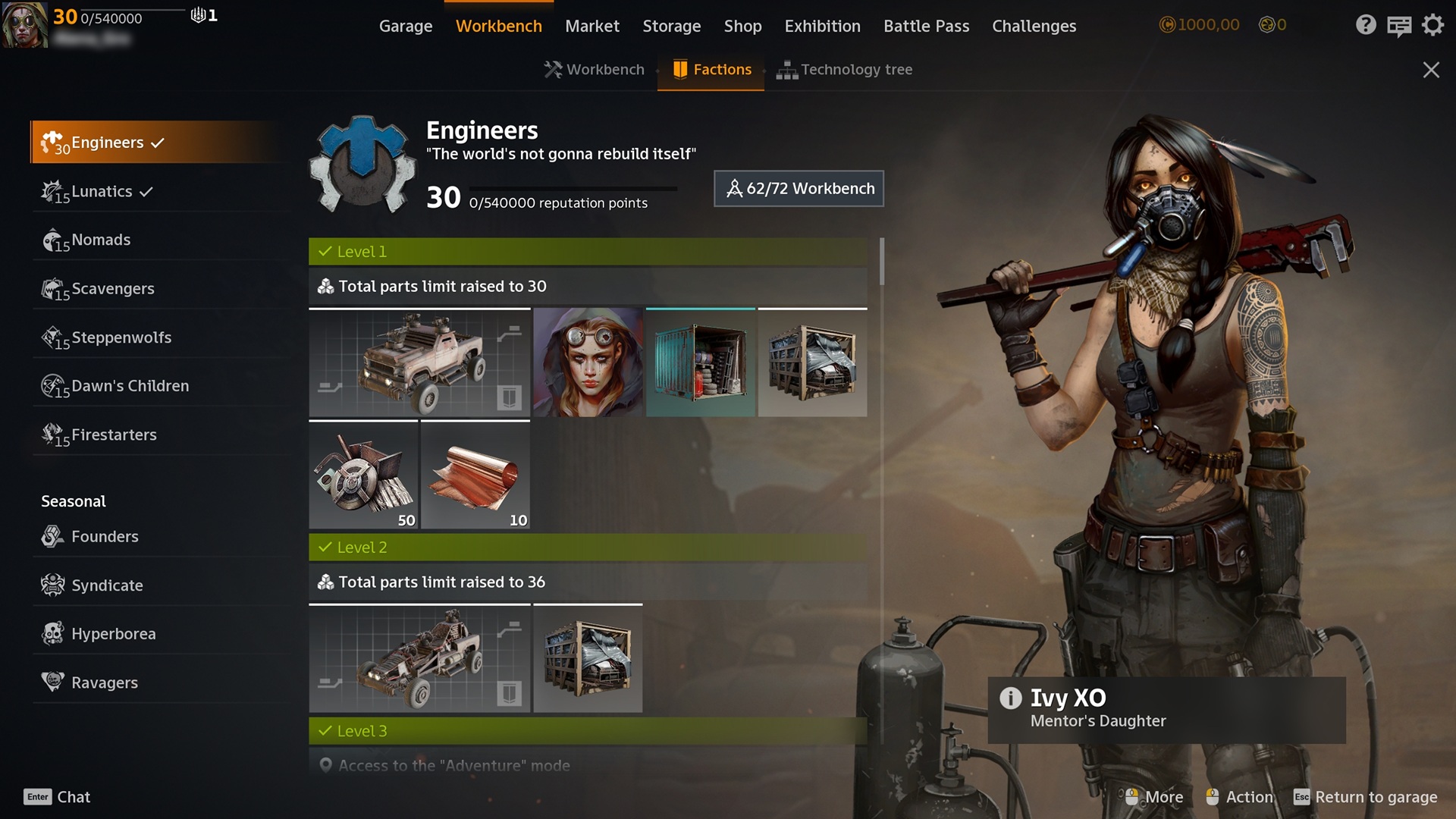Switch to the Technology tree tab

[x=845, y=70]
